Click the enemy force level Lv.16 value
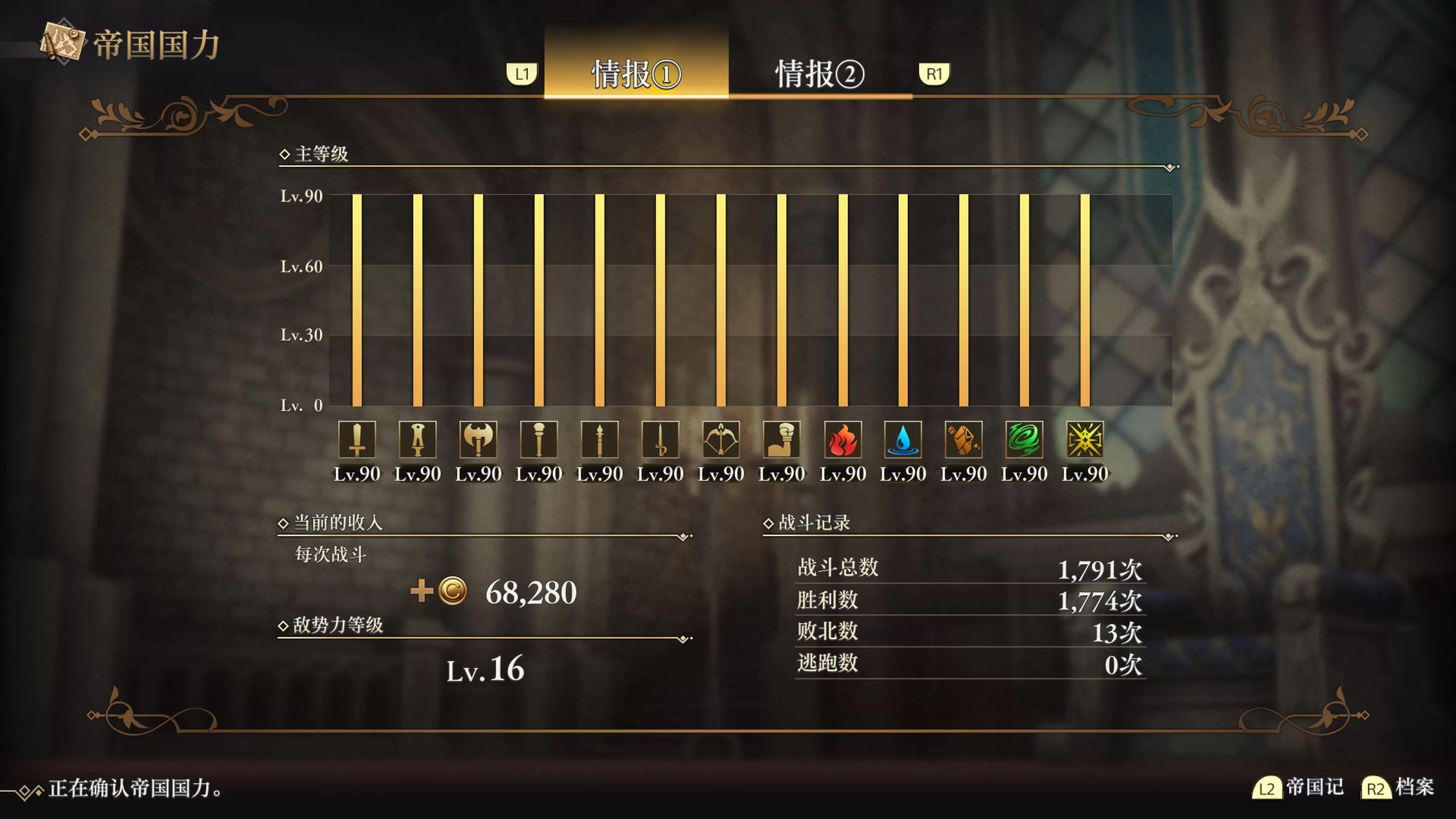The height and width of the screenshot is (819, 1456). [x=485, y=670]
